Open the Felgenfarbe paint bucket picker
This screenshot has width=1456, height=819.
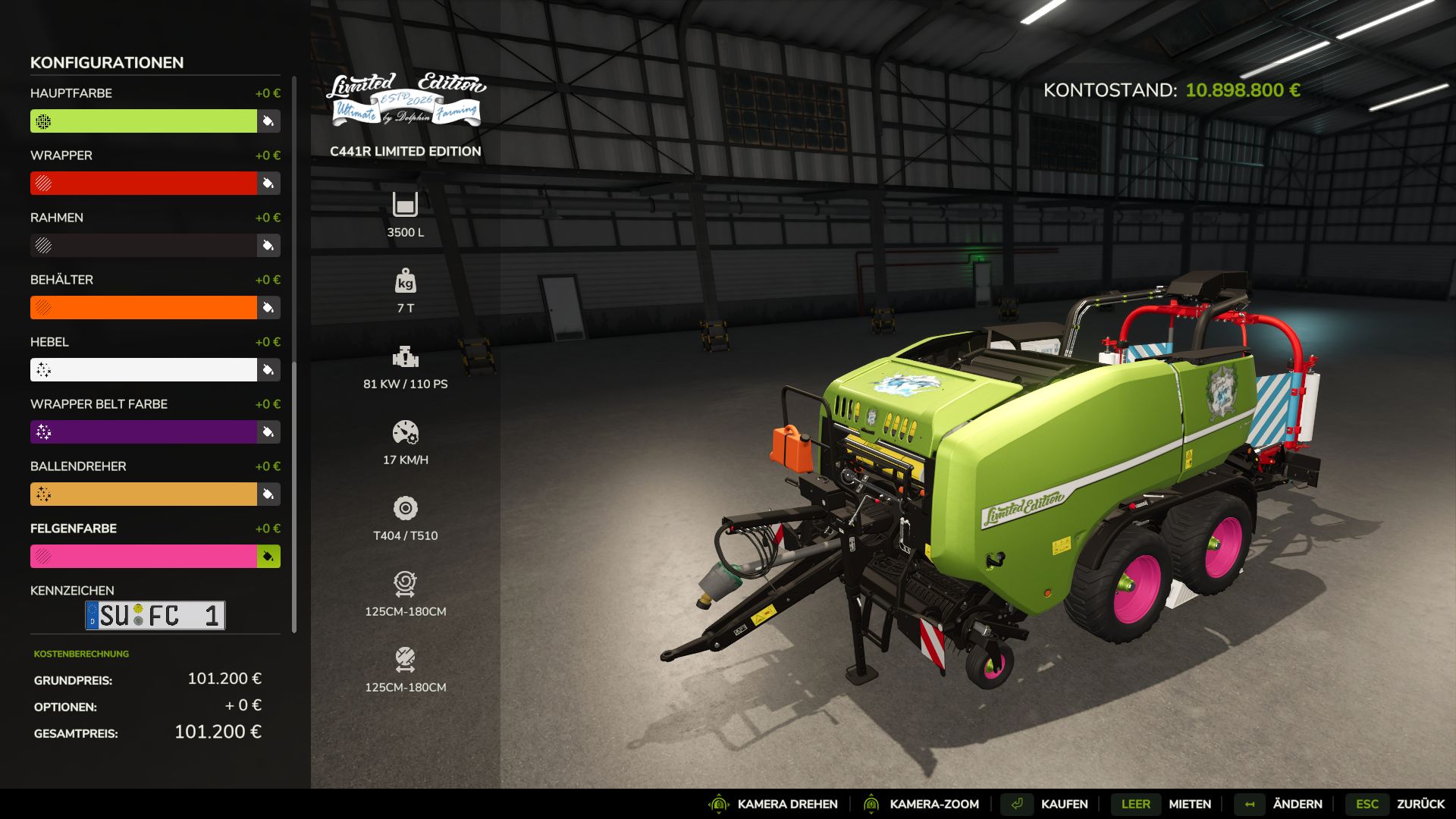[267, 556]
